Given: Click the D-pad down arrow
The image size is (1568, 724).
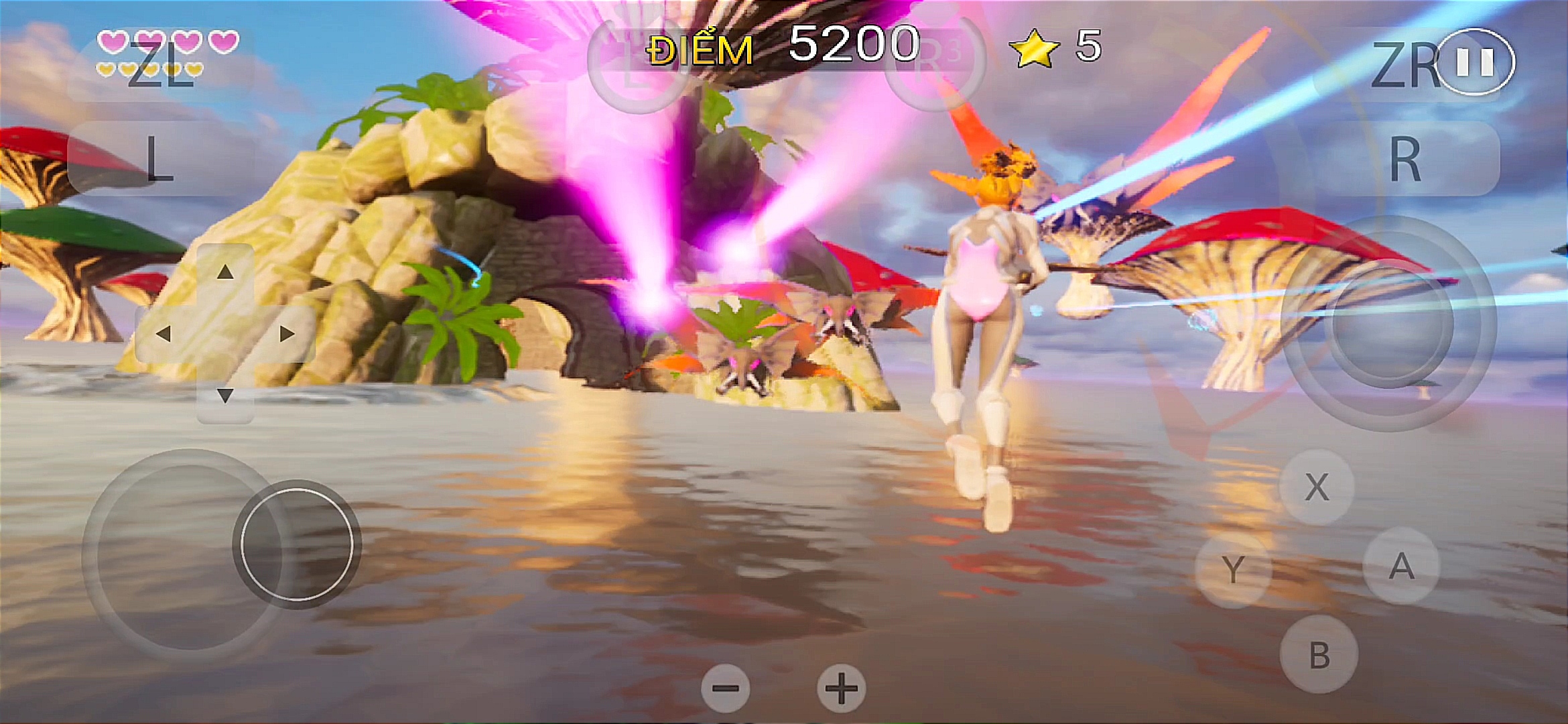Looking at the screenshot, I should (225, 396).
